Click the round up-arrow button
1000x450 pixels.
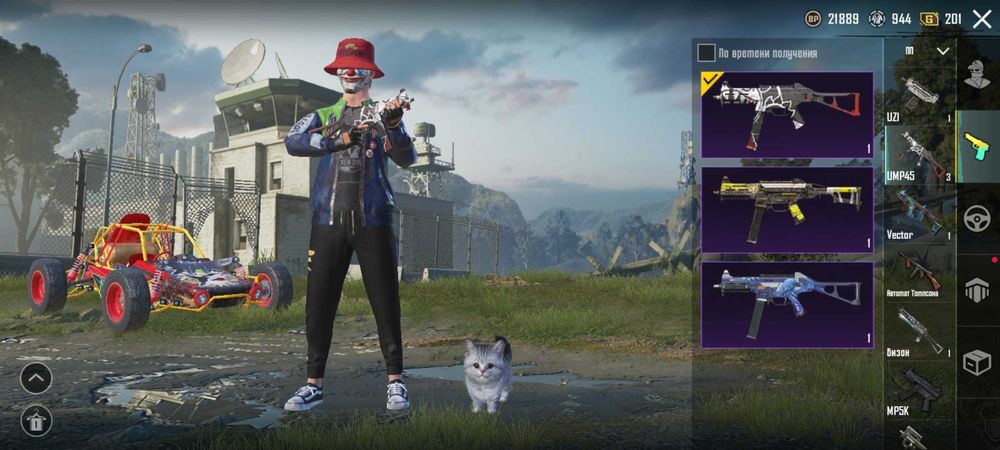36,378
